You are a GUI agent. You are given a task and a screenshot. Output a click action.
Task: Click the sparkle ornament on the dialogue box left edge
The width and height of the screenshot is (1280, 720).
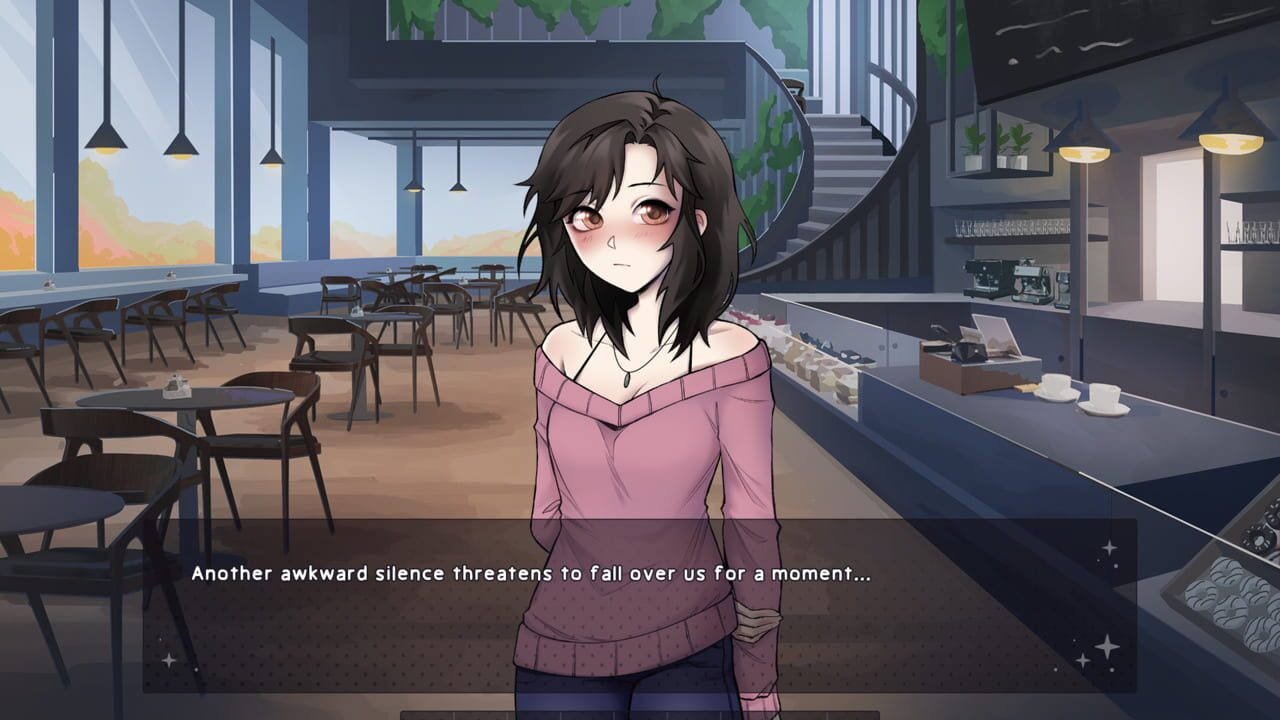pos(168,660)
